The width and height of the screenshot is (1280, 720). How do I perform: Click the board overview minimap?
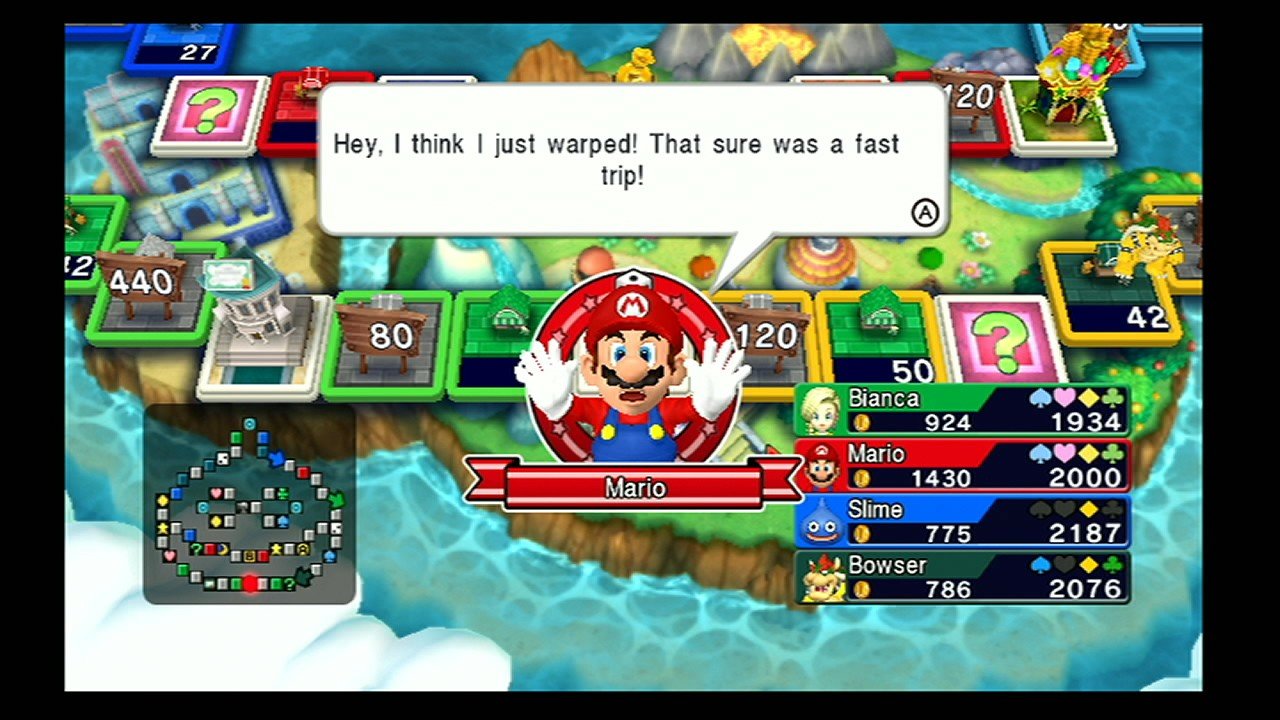pos(249,504)
